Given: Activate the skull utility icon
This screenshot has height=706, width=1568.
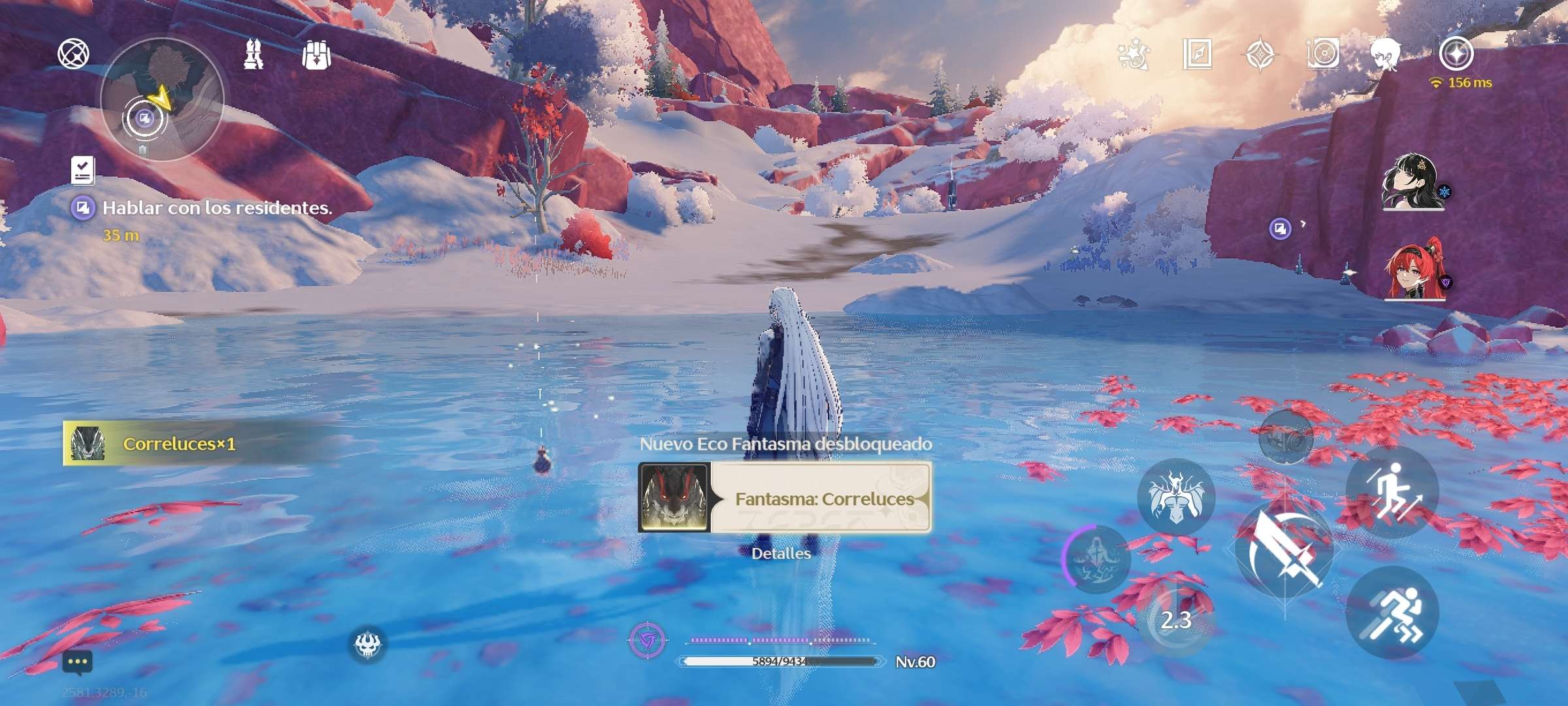Looking at the screenshot, I should 367,645.
